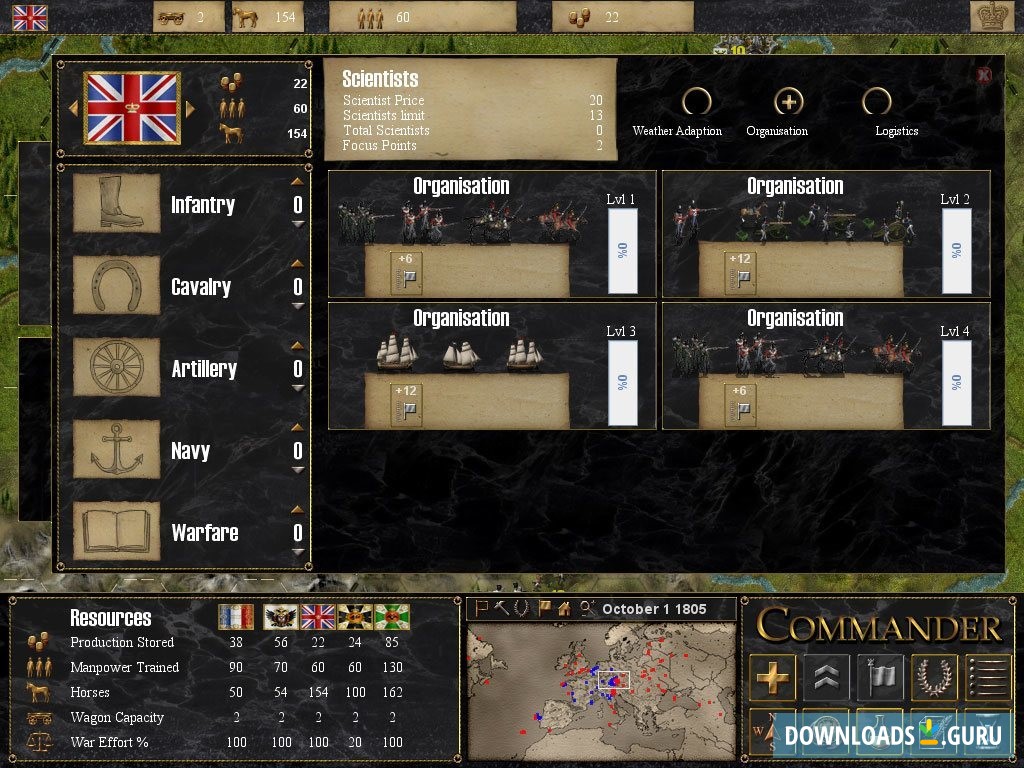Choose the Artillery wheel research category
The width and height of the screenshot is (1024, 768).
(x=116, y=369)
